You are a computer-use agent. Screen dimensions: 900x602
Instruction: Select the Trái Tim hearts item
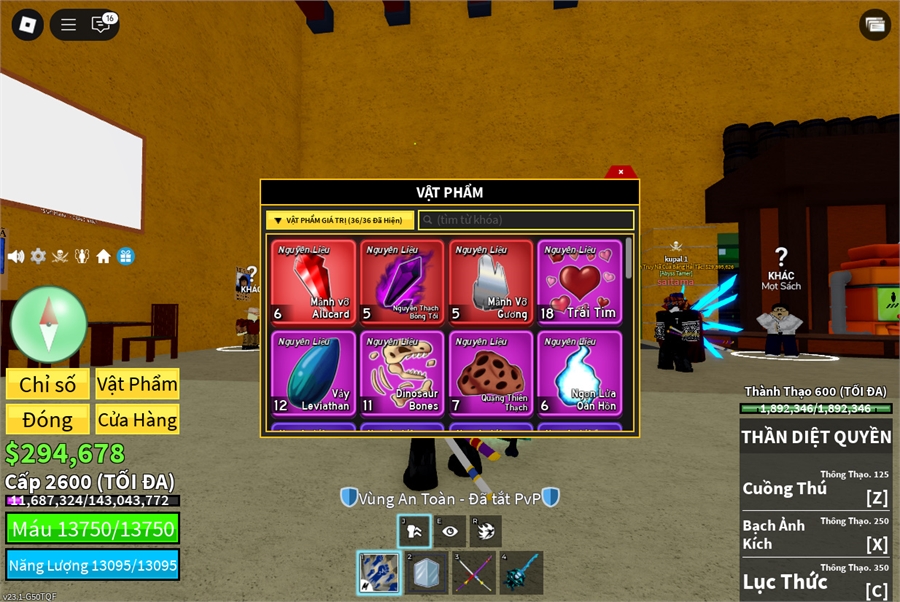coord(579,282)
